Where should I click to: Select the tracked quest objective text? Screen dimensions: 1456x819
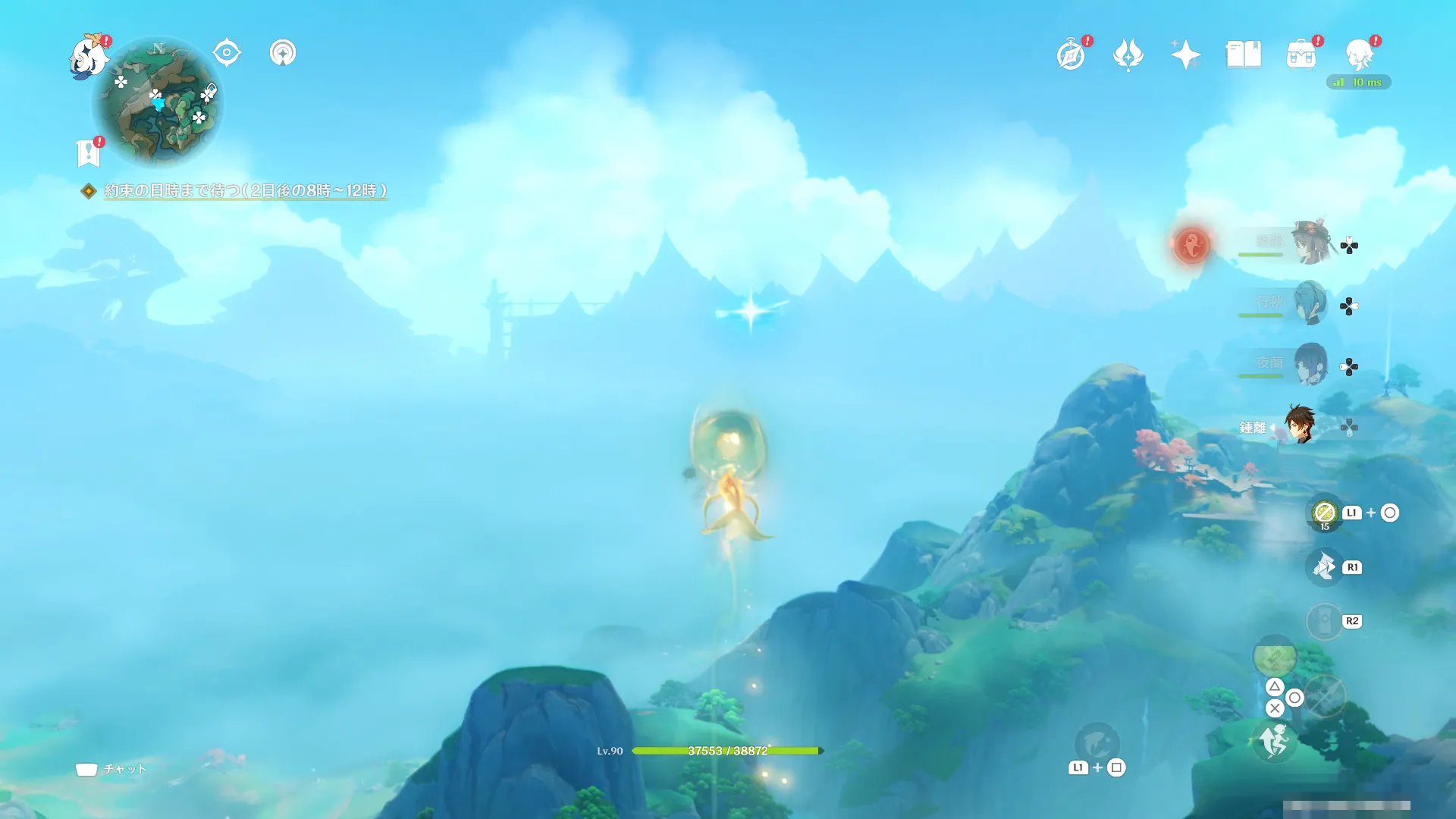point(245,190)
